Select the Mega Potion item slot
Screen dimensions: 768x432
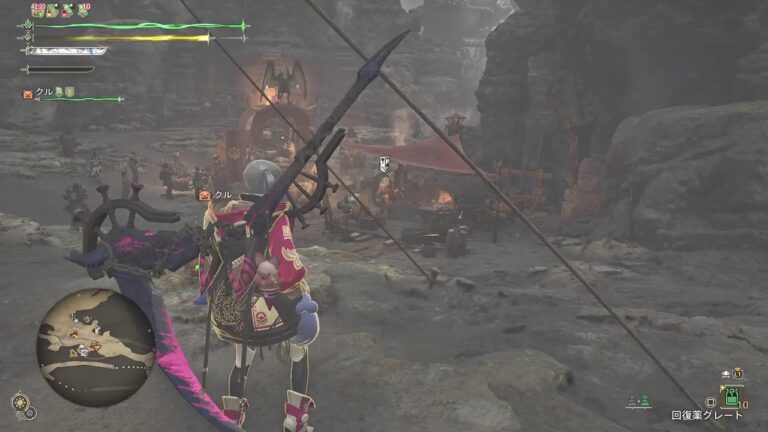(x=731, y=395)
